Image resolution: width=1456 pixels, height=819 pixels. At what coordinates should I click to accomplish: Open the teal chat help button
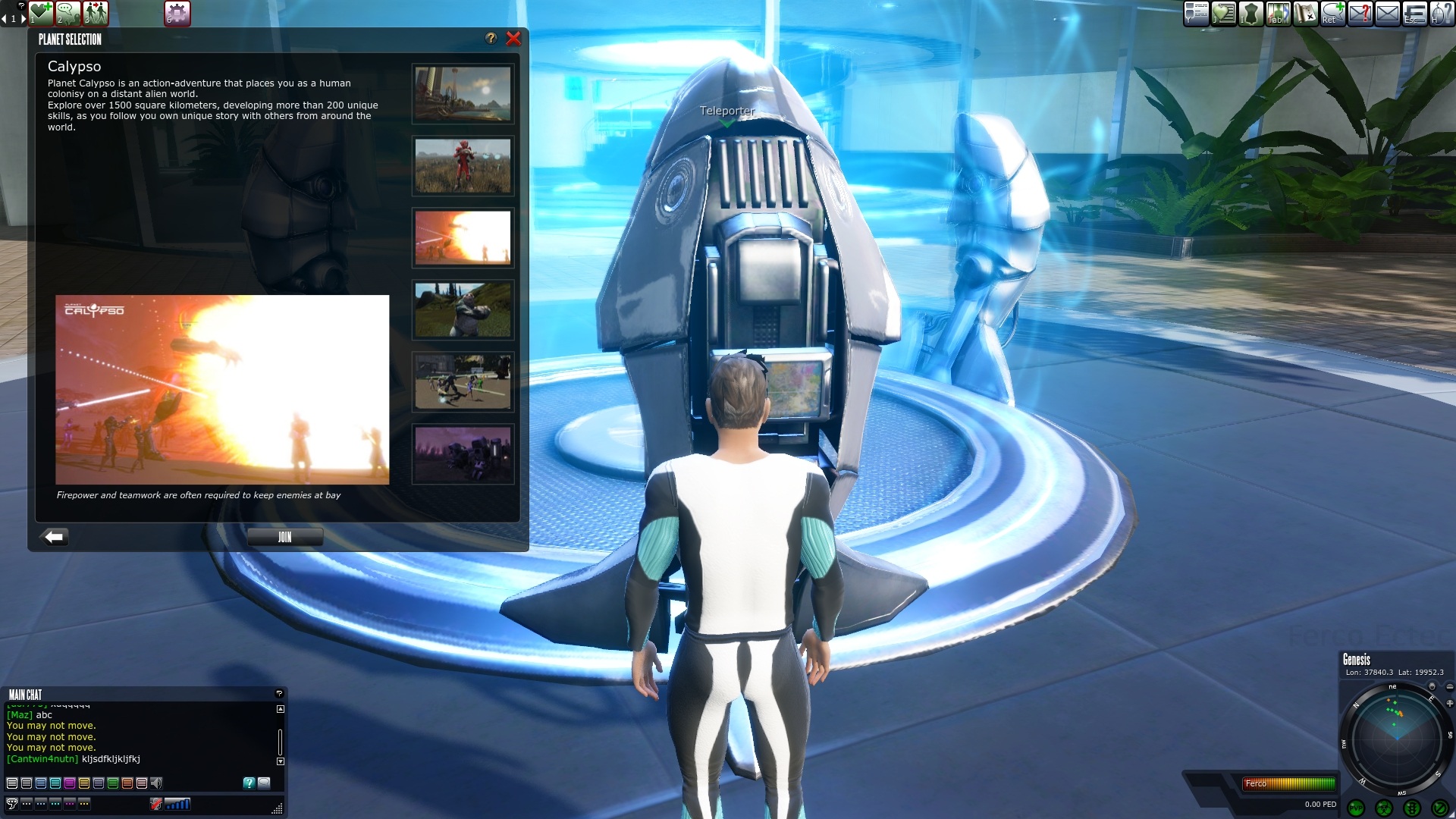coord(249,783)
